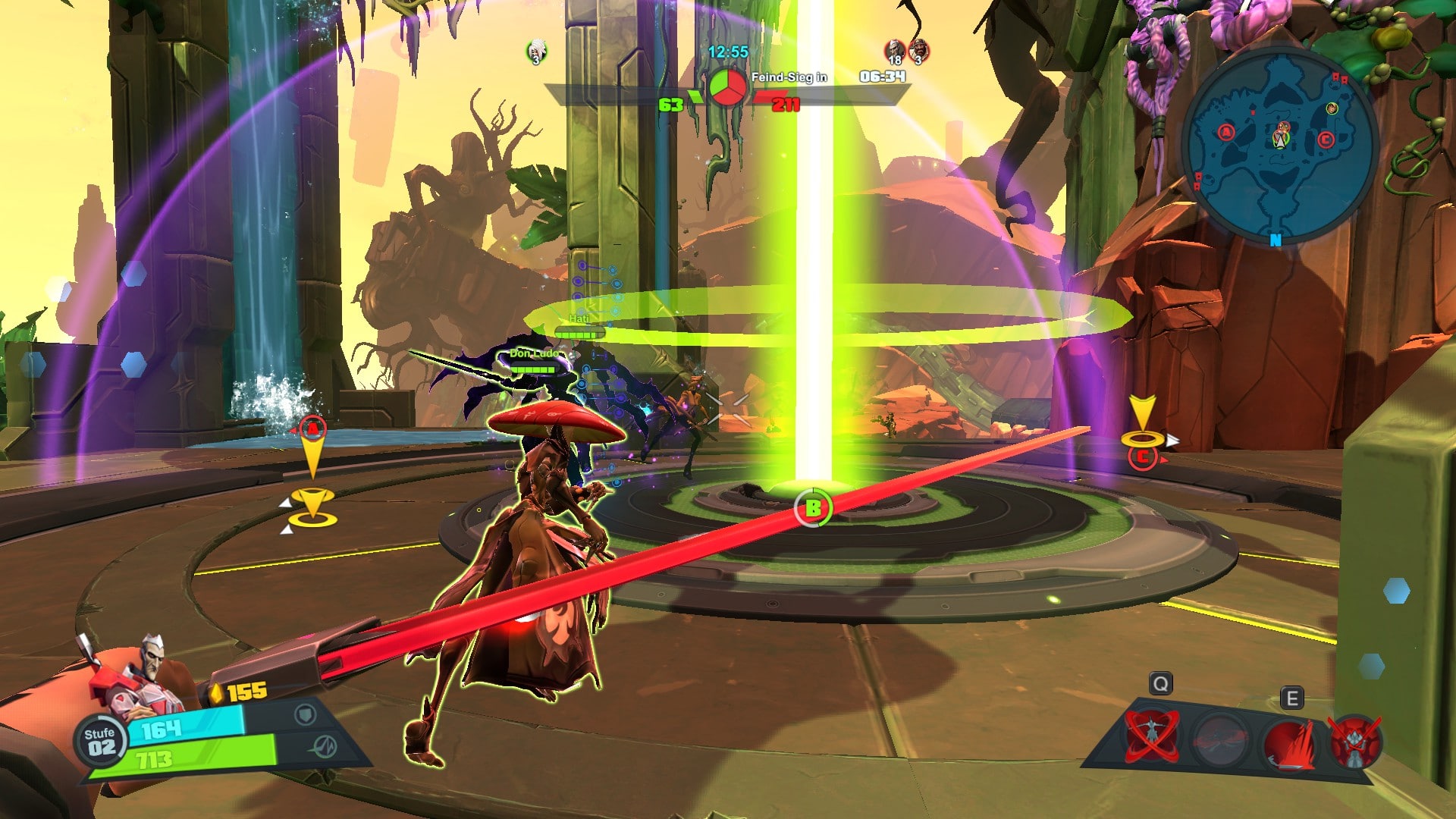The image size is (1456, 819).
Task: Click the Stufe 02 level badge
Action: click(100, 741)
